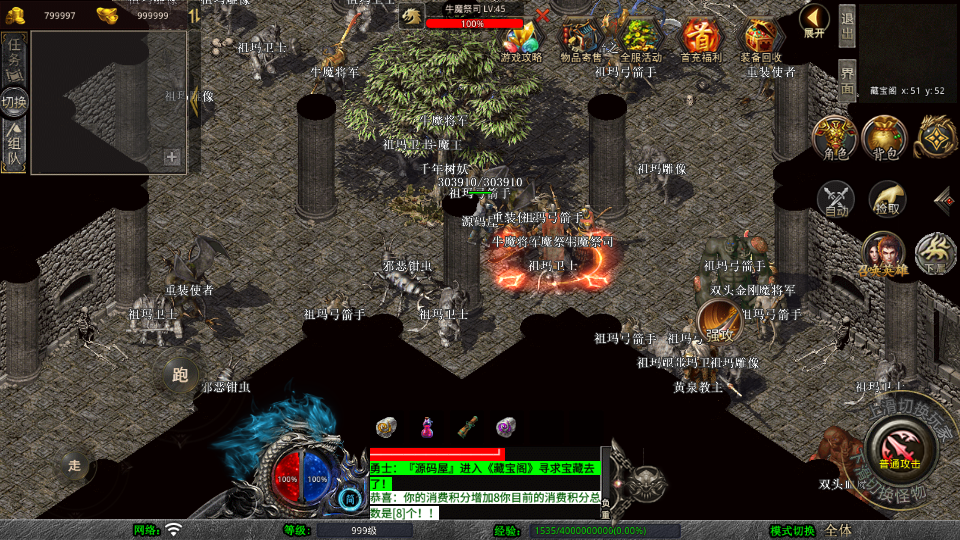Click the 切换 switch button
960x540 pixels.
[x=15, y=102]
